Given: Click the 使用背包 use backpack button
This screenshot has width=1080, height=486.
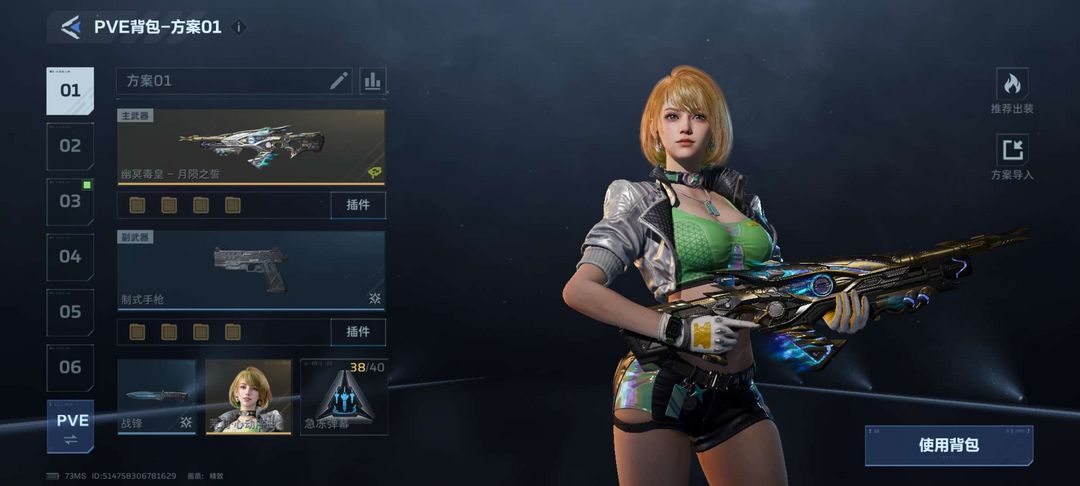Looking at the screenshot, I should click(948, 446).
